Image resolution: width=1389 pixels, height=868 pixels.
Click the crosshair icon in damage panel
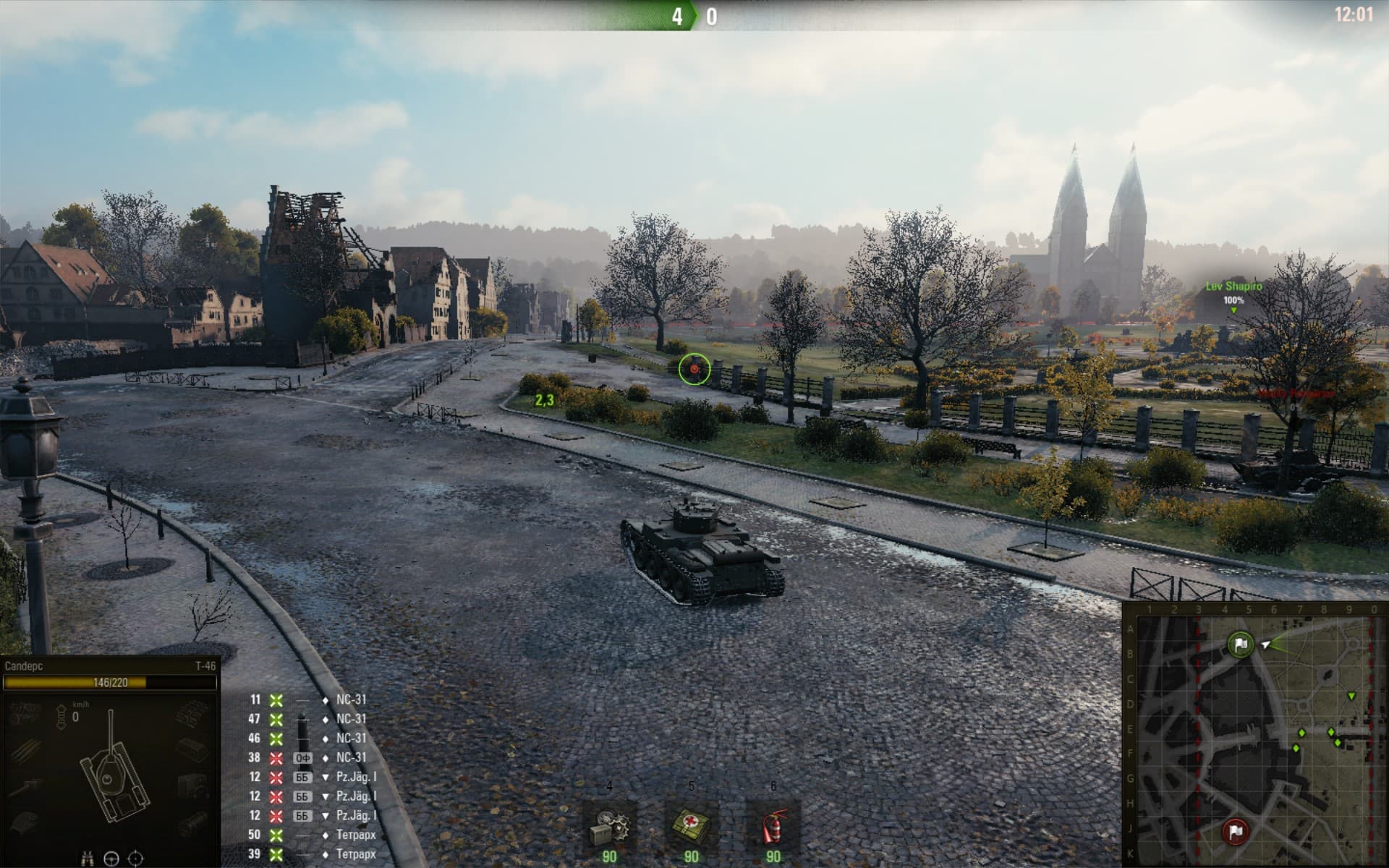[135, 859]
